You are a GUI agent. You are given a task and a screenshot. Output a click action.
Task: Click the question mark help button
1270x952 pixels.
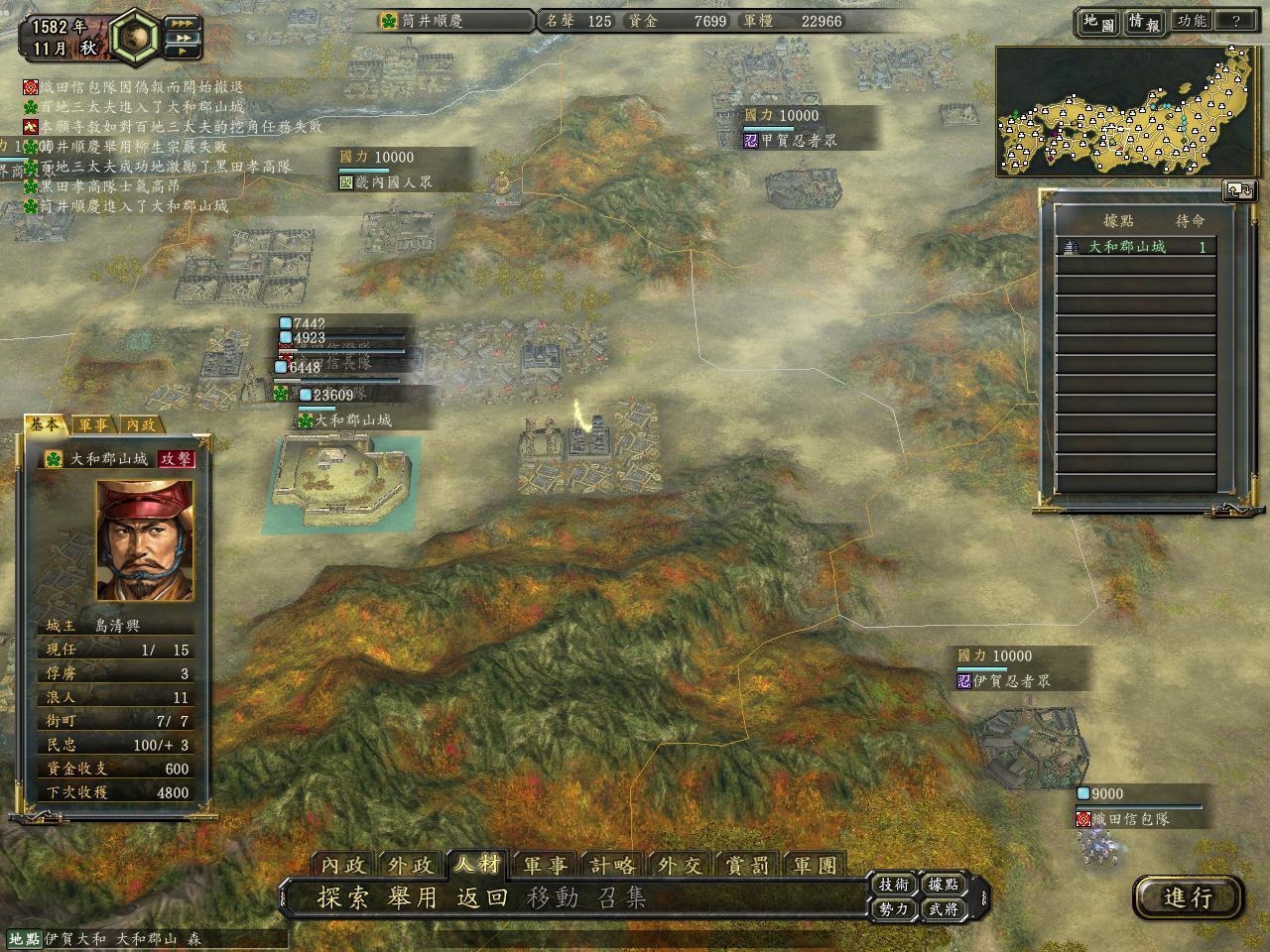[x=1235, y=21]
